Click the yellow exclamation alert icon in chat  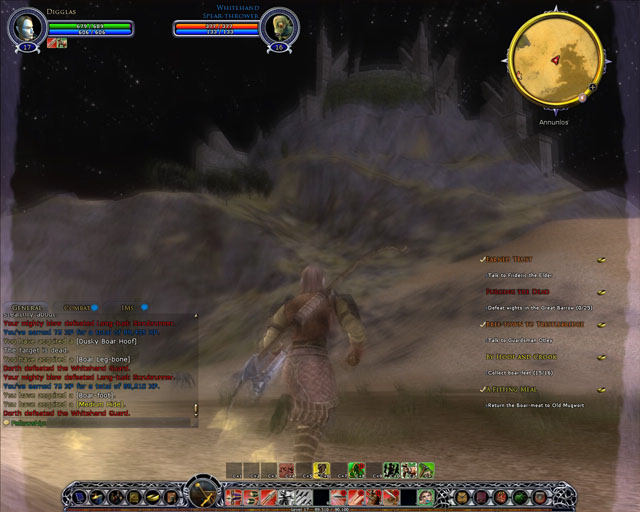(196, 410)
